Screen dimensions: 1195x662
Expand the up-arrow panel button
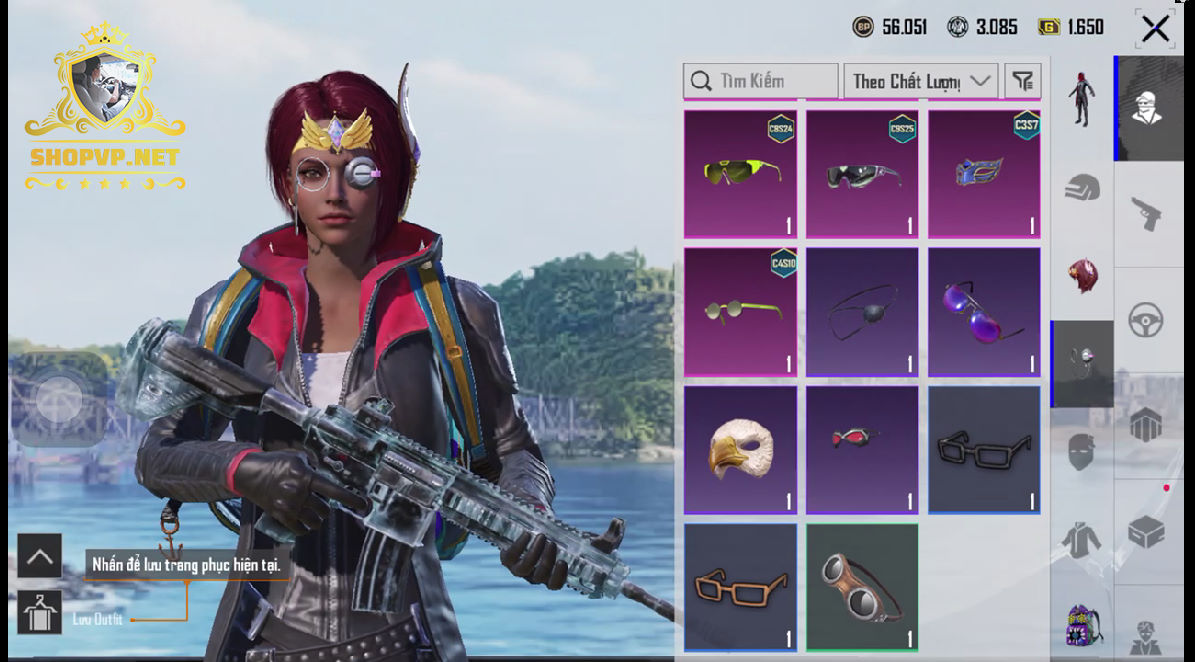[39, 556]
